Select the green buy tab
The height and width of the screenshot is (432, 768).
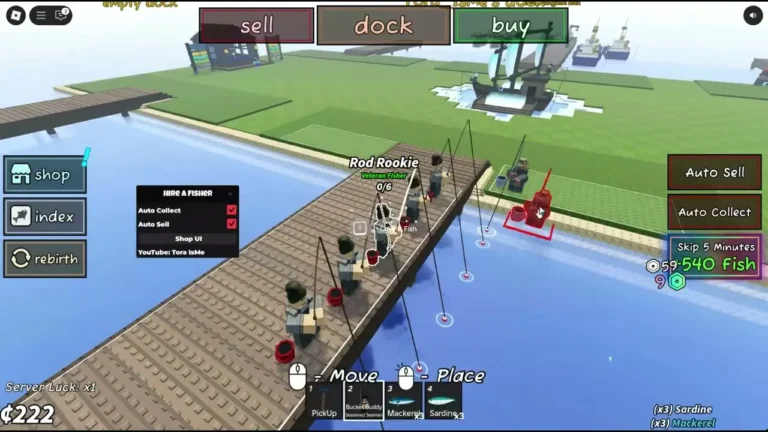[510, 26]
